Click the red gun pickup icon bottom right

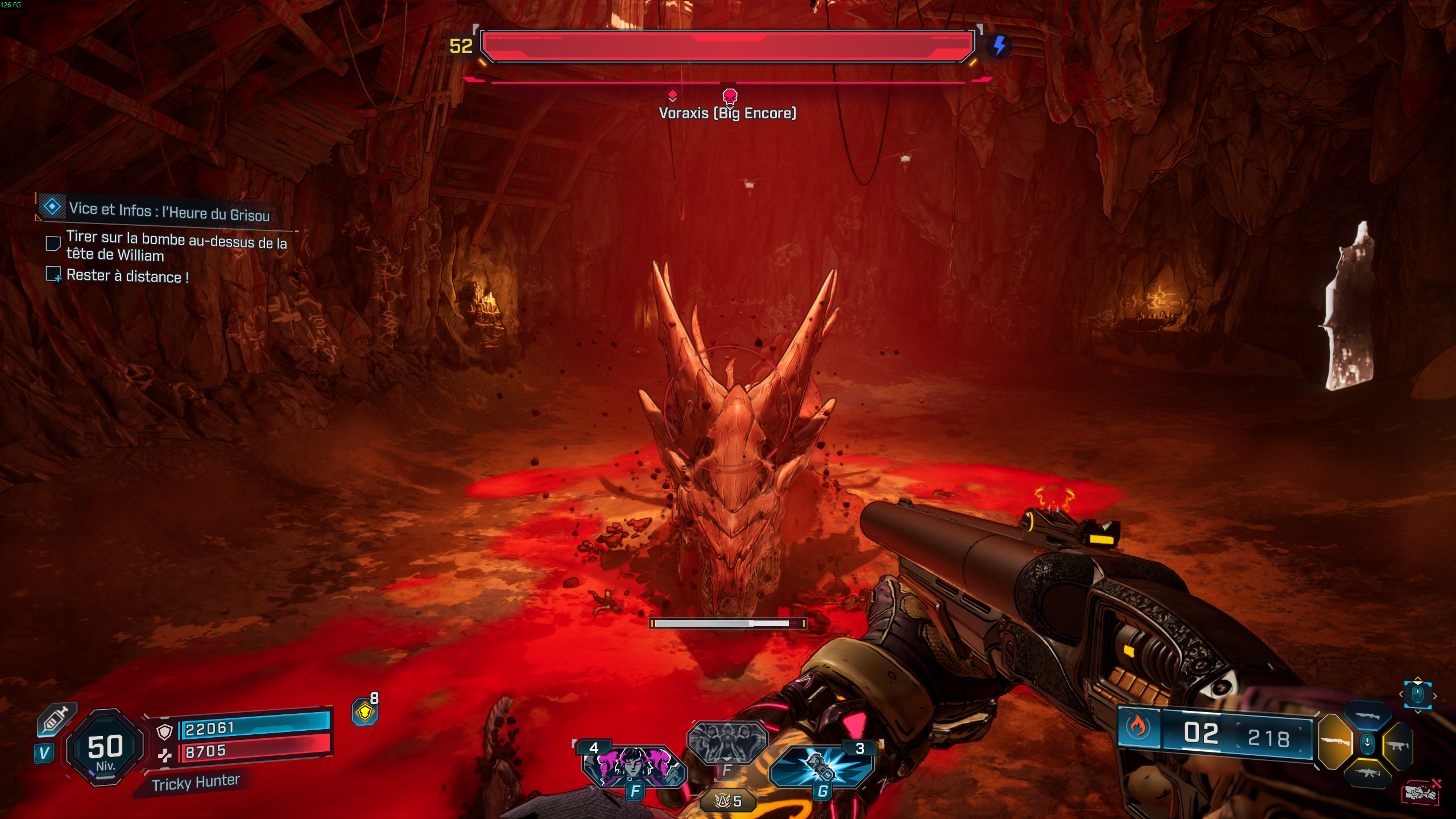[x=1421, y=792]
